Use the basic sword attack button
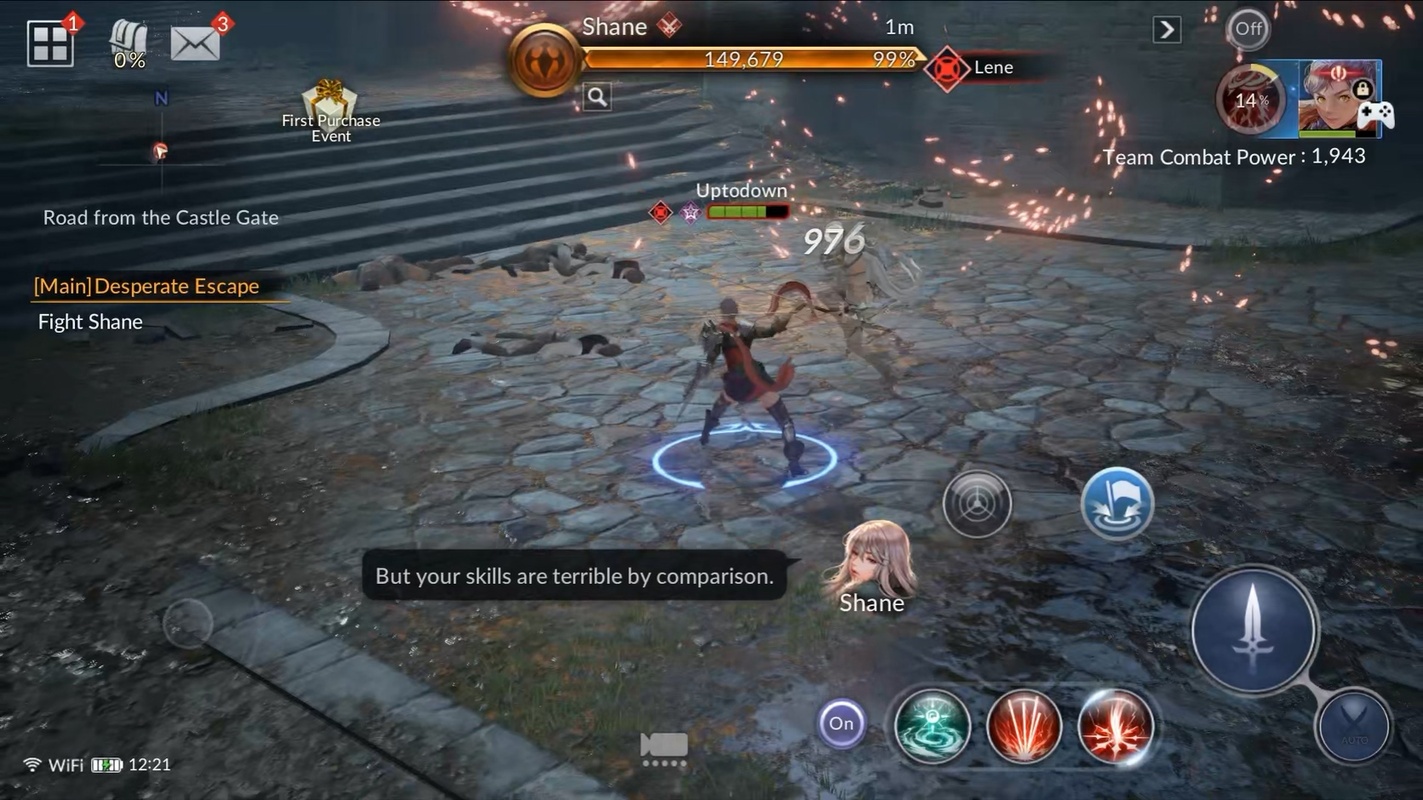Viewport: 1423px width, 800px height. (1254, 629)
